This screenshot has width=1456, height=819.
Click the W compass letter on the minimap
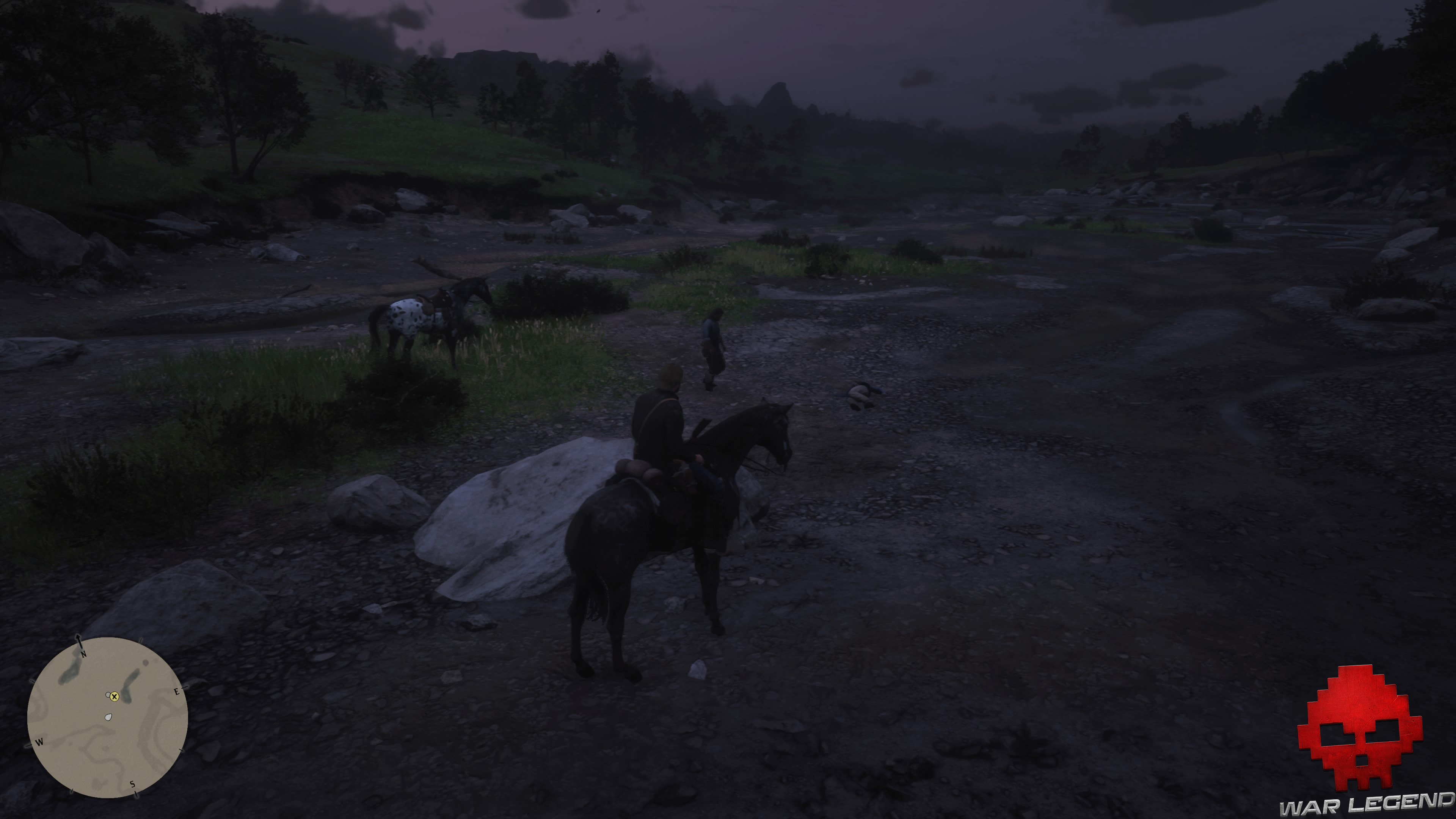40,742
